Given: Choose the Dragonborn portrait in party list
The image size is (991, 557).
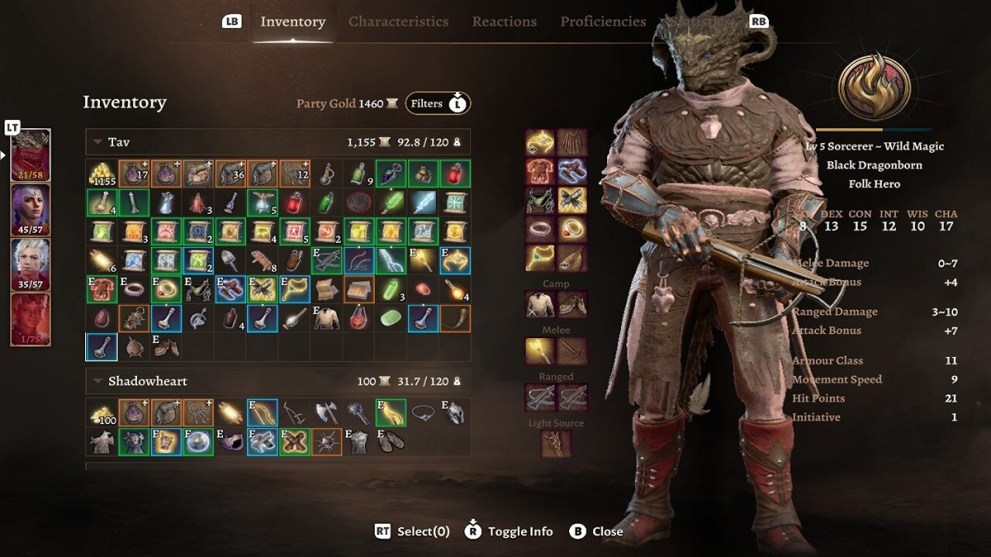Looking at the screenshot, I should pyautogui.click(x=30, y=155).
